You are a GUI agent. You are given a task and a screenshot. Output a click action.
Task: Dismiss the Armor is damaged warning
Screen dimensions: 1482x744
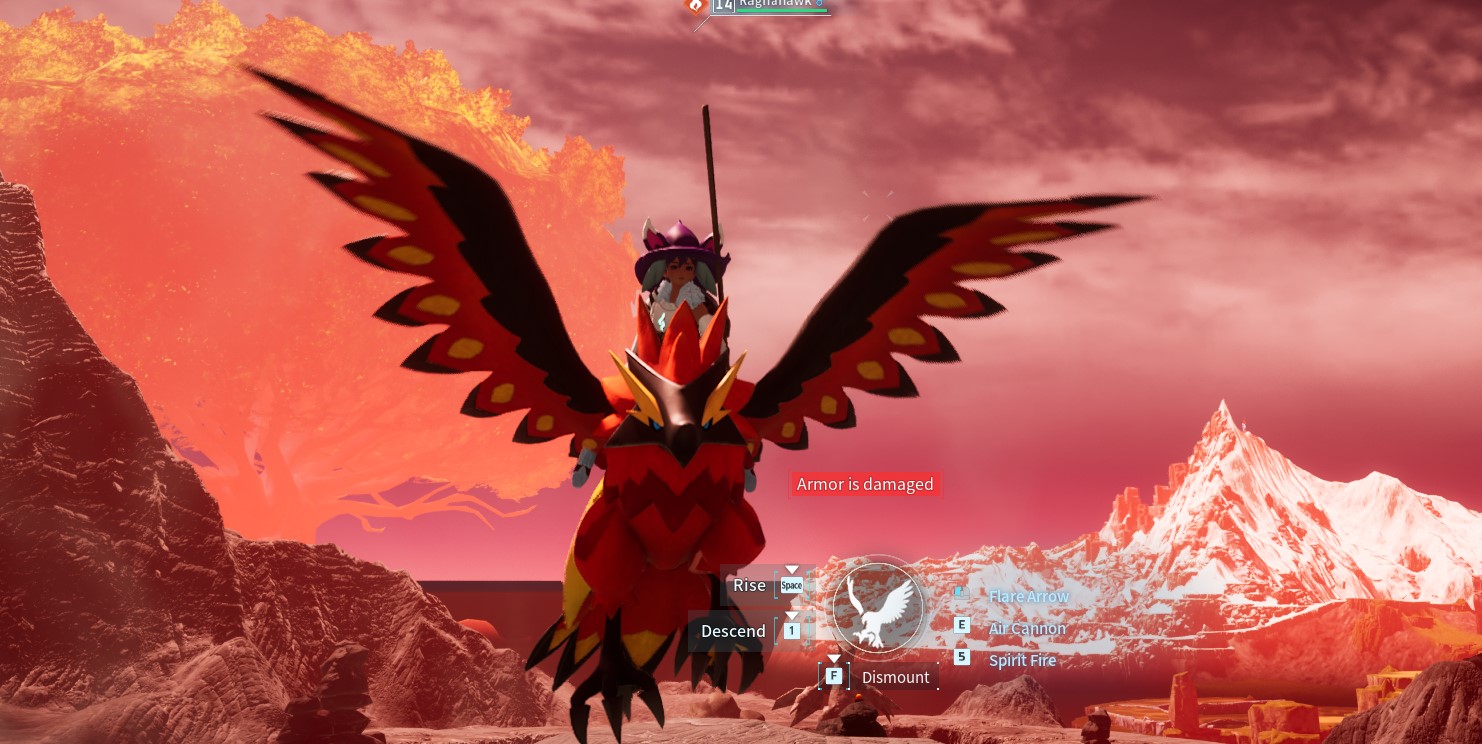pyautogui.click(x=865, y=484)
